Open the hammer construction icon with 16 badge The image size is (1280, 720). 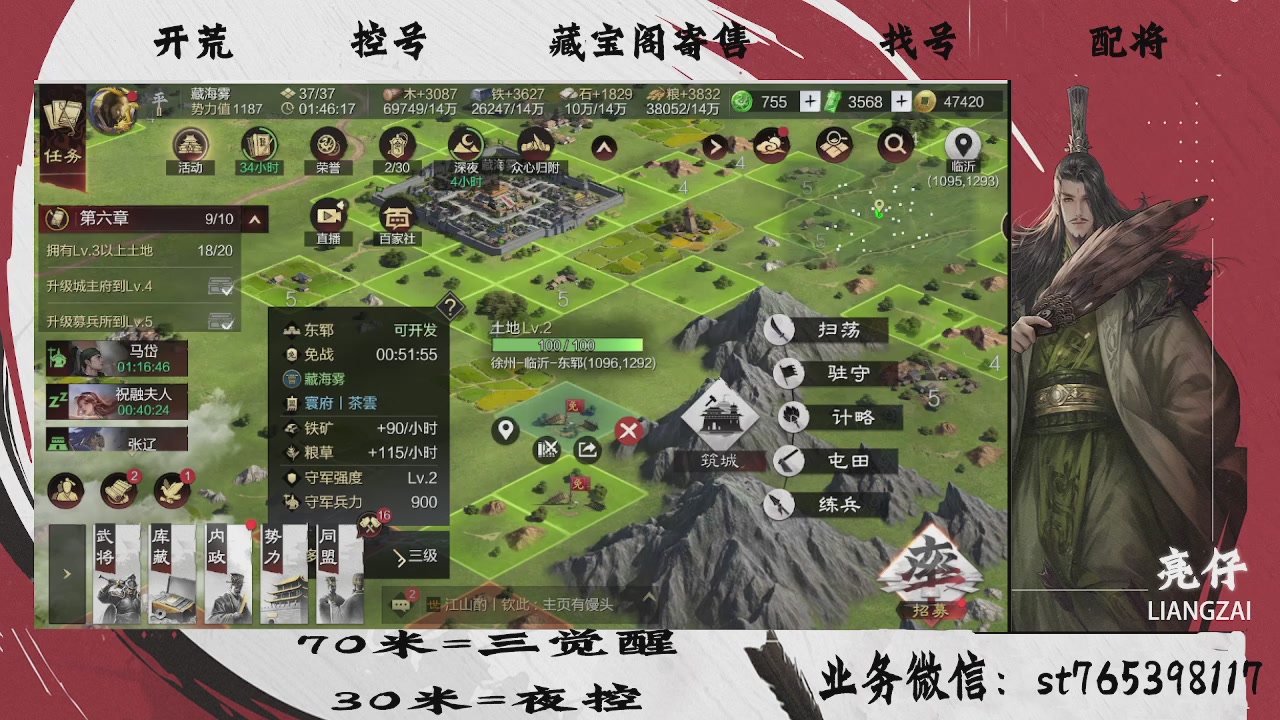point(370,523)
